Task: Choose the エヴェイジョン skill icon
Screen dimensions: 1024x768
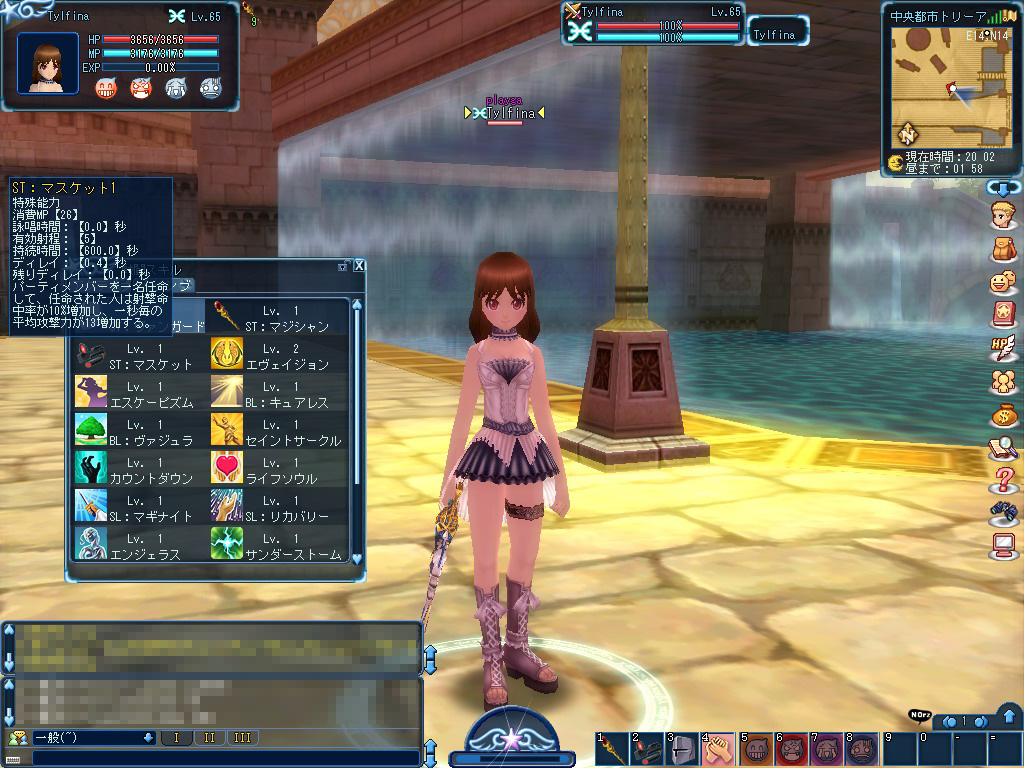Action: click(227, 354)
